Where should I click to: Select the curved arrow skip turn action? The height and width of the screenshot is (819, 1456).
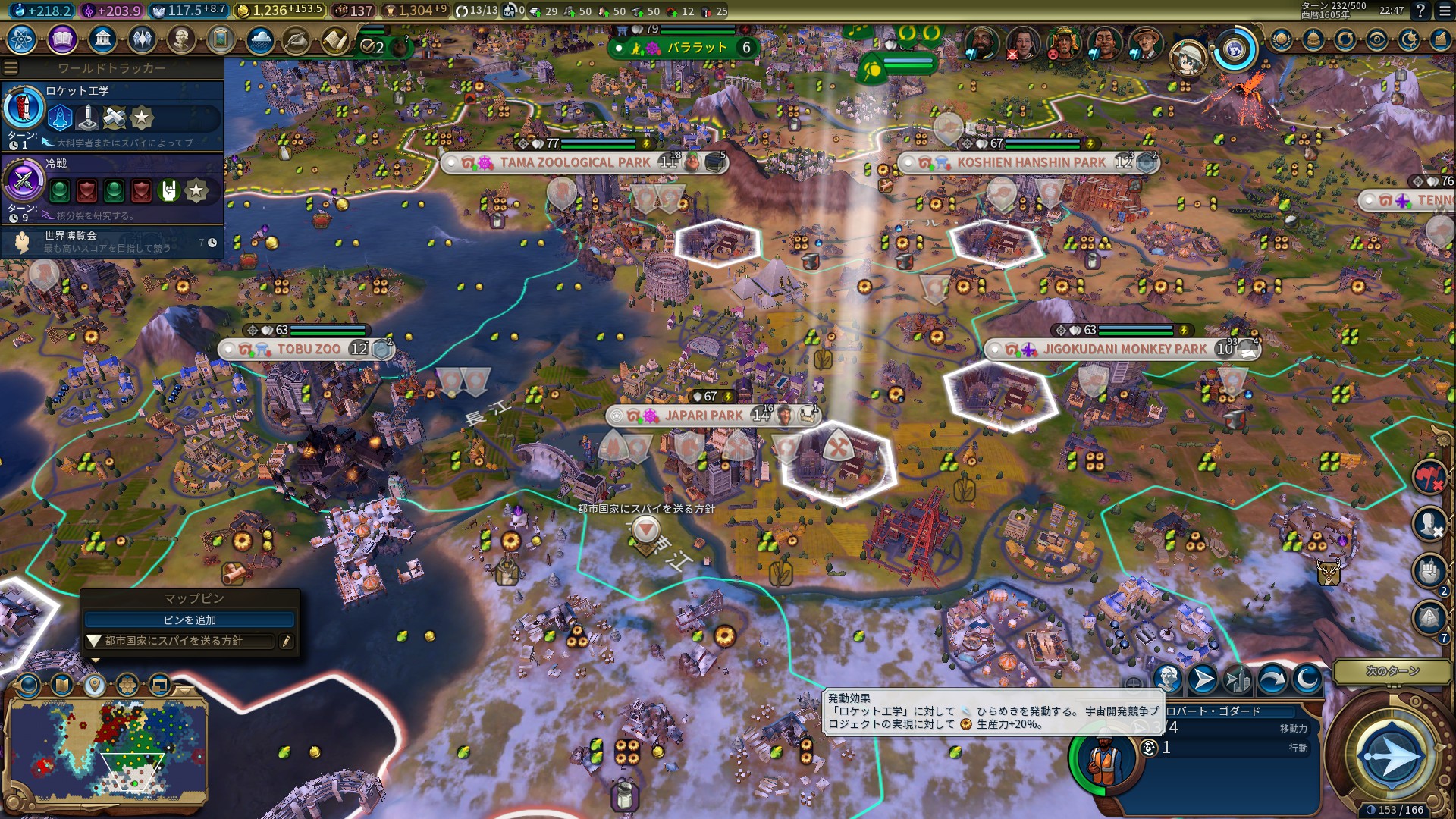tap(1272, 679)
